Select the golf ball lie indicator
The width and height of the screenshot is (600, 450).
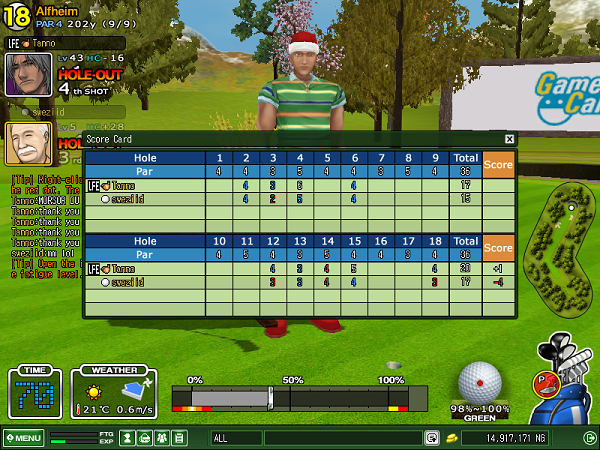pyautogui.click(x=479, y=384)
